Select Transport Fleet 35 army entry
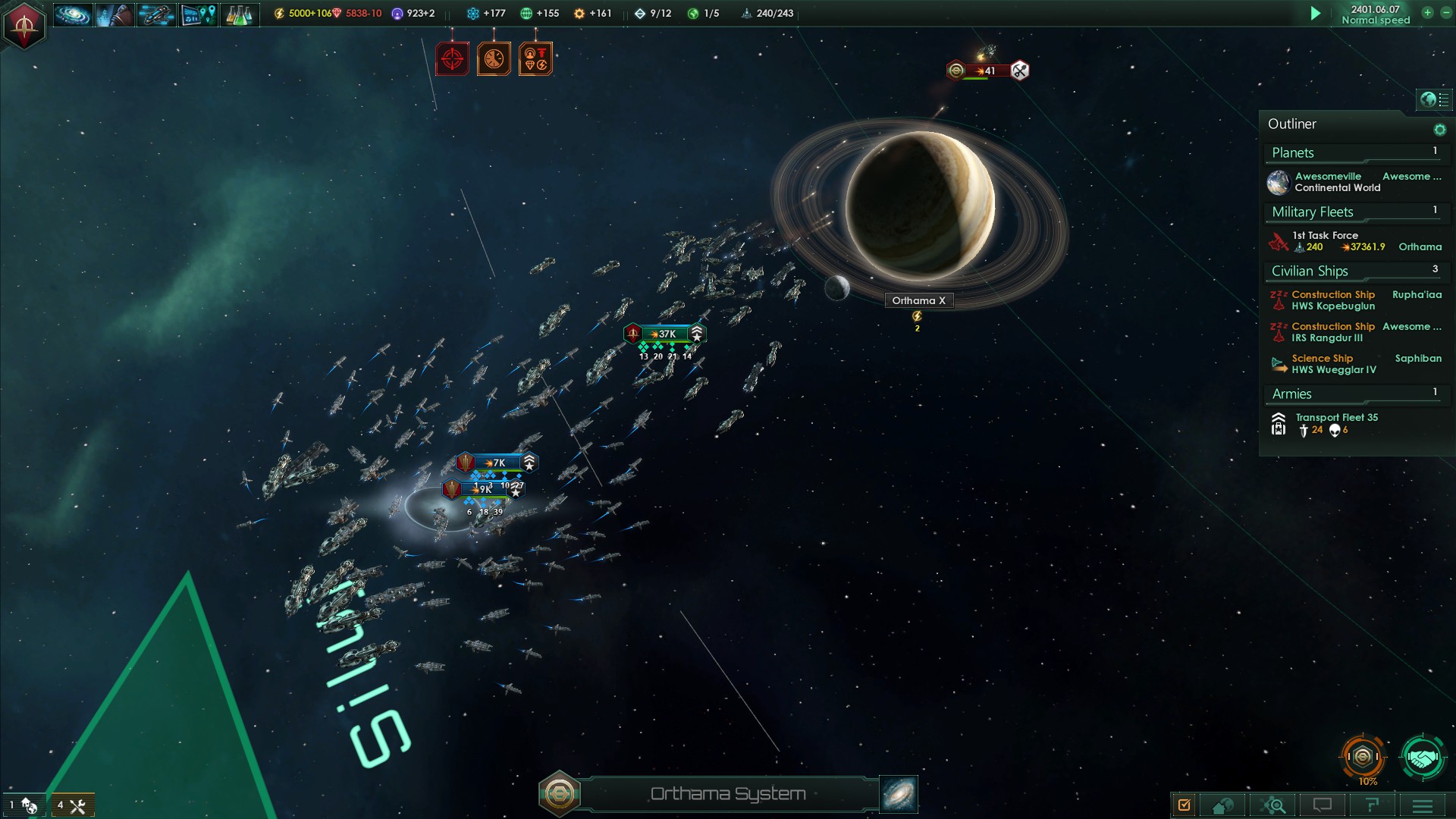 coord(1335,423)
